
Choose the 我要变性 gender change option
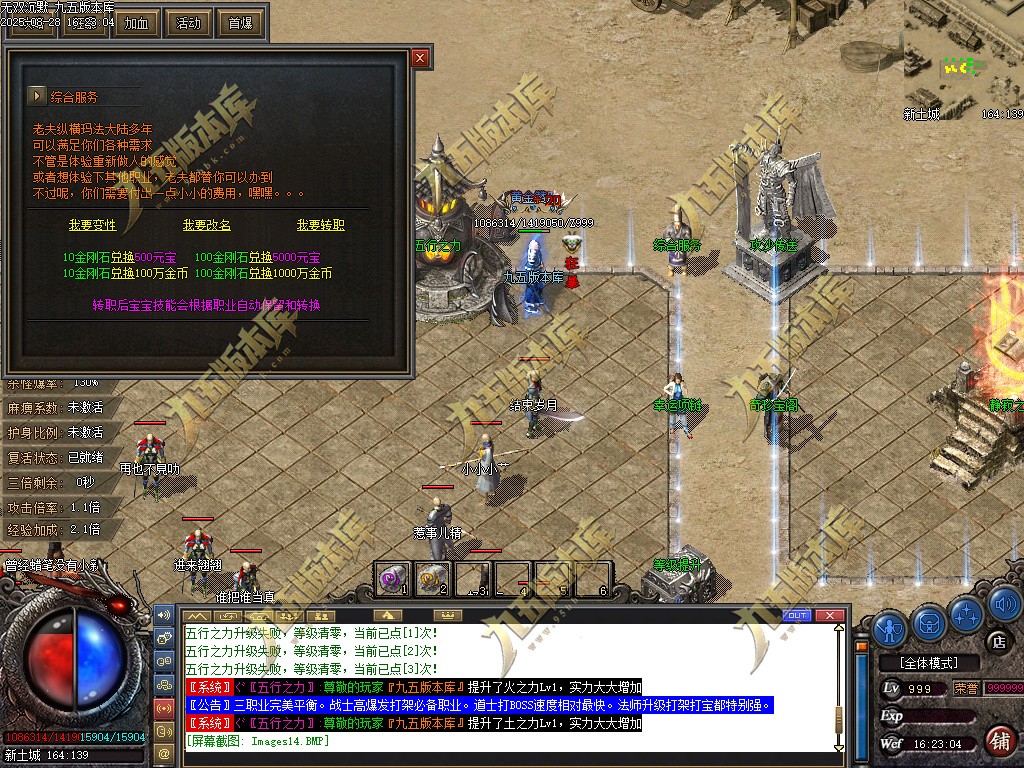pos(93,225)
